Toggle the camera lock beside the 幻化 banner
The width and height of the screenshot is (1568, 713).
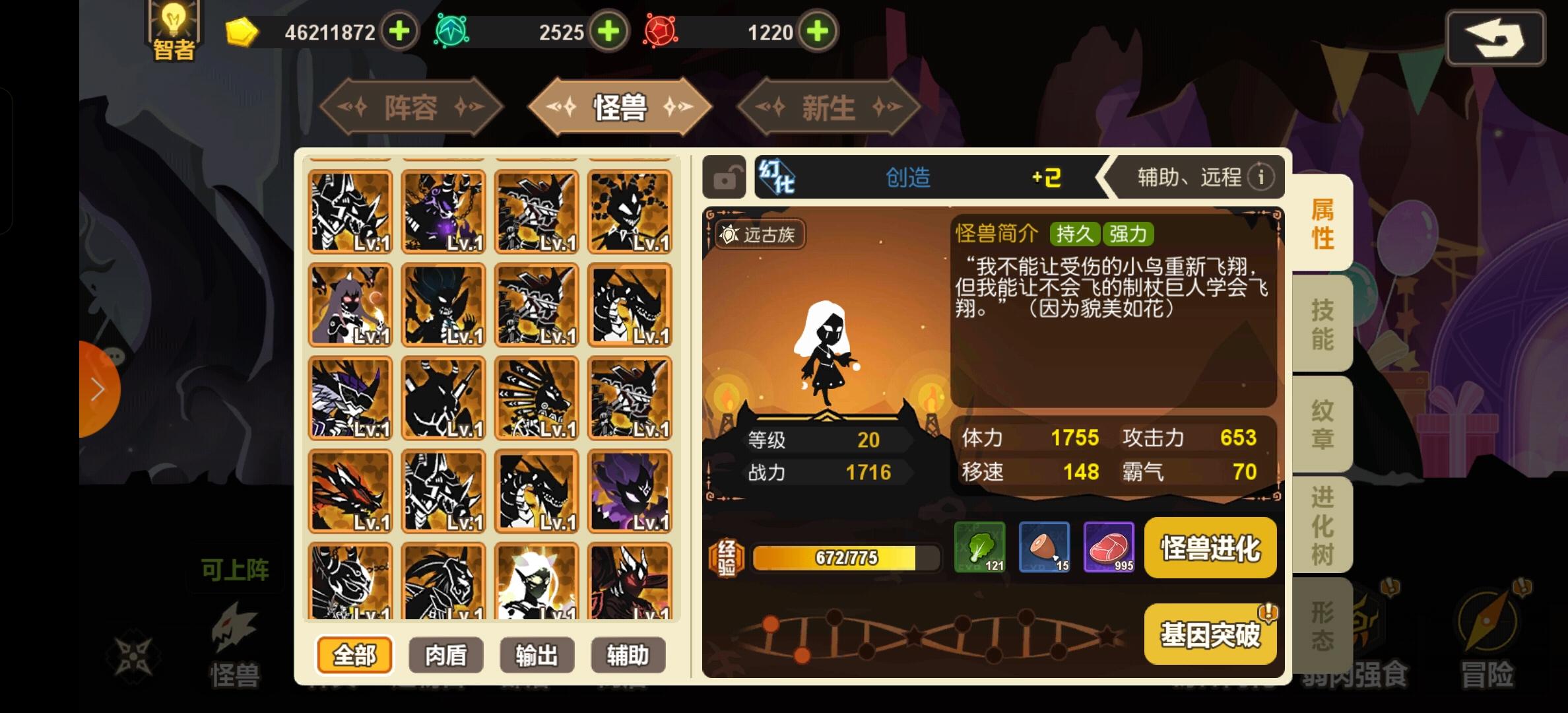(723, 177)
